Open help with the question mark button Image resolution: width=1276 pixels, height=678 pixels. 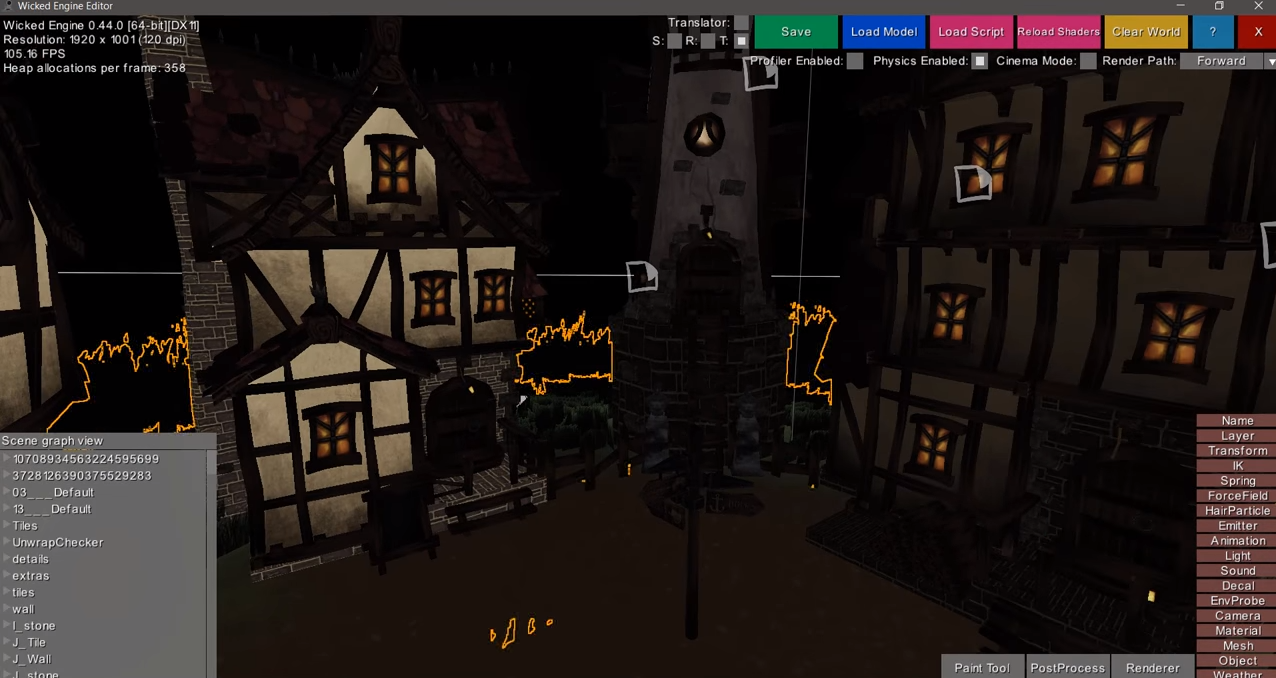pyautogui.click(x=1212, y=32)
